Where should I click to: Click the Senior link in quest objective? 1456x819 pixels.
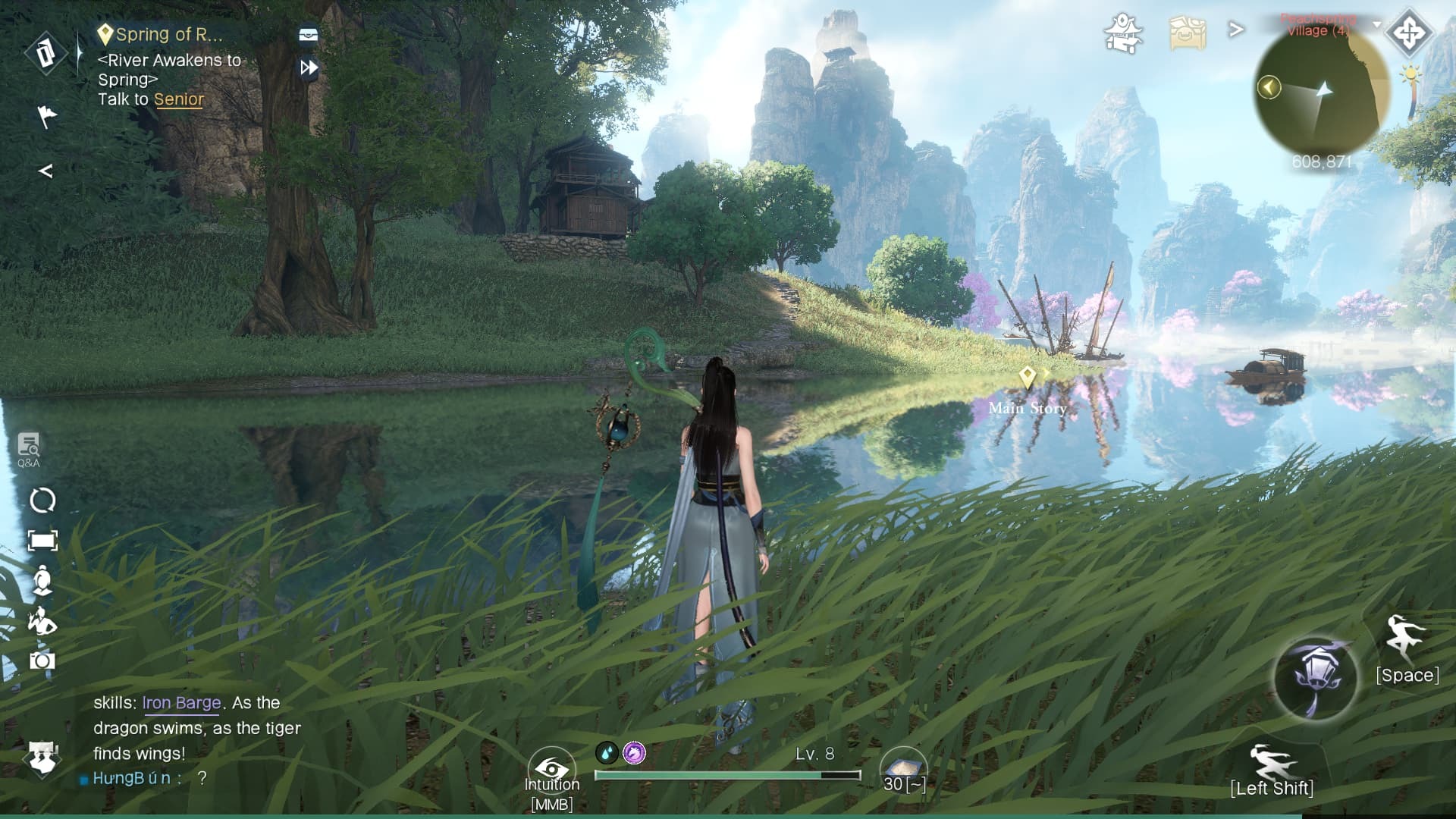[179, 99]
